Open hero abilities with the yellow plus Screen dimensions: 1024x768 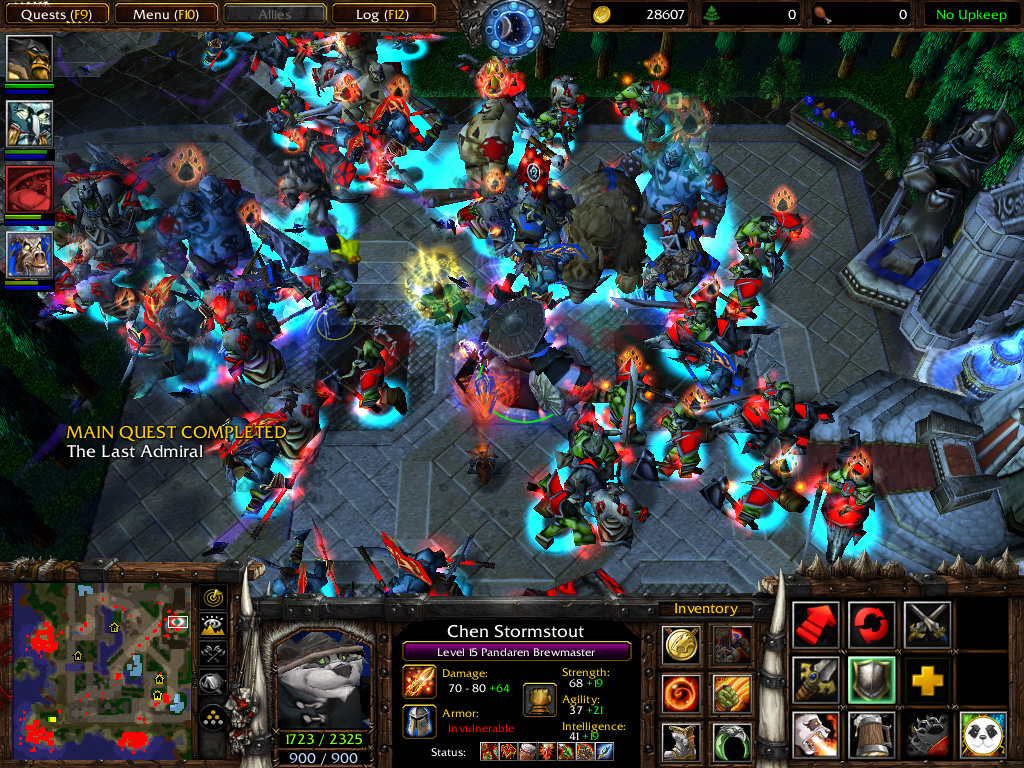pos(927,681)
